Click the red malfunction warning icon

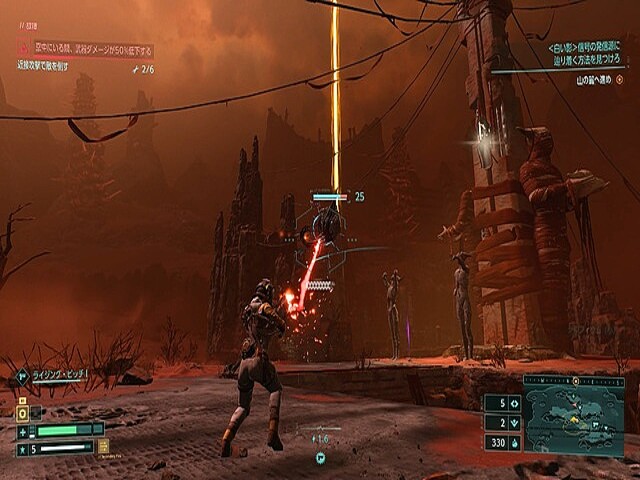[23, 48]
